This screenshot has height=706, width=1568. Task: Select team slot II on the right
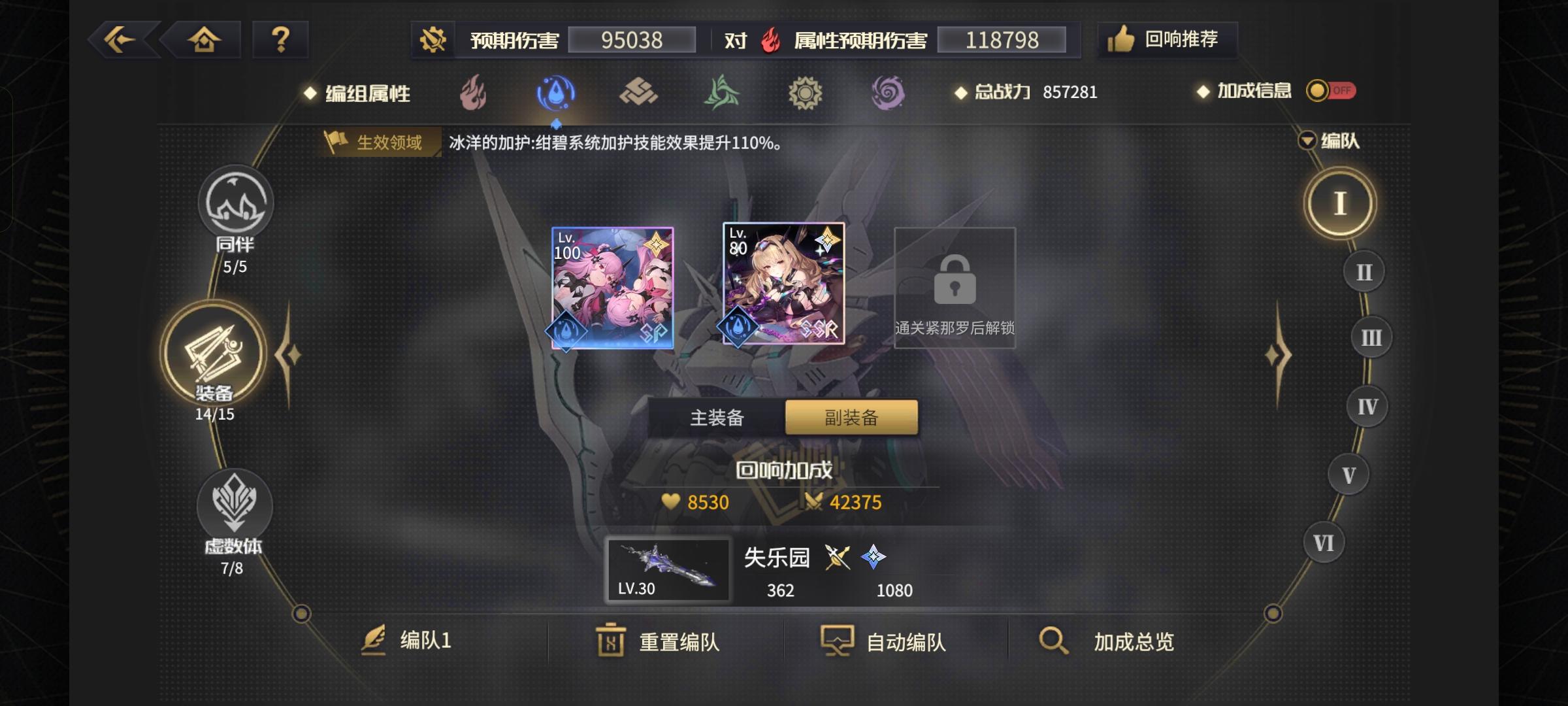pos(1363,271)
